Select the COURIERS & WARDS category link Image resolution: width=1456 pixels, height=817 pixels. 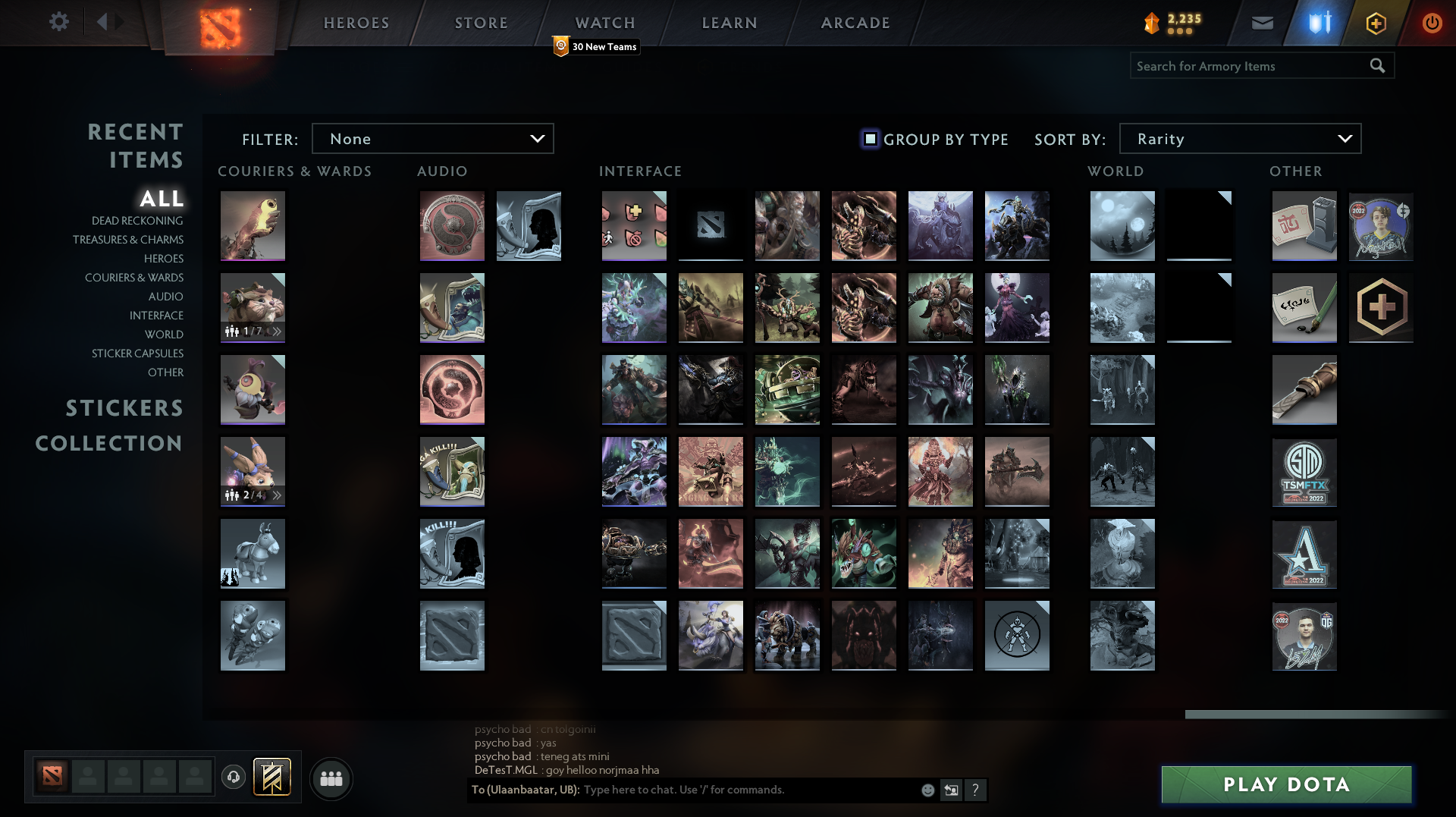[x=133, y=278]
